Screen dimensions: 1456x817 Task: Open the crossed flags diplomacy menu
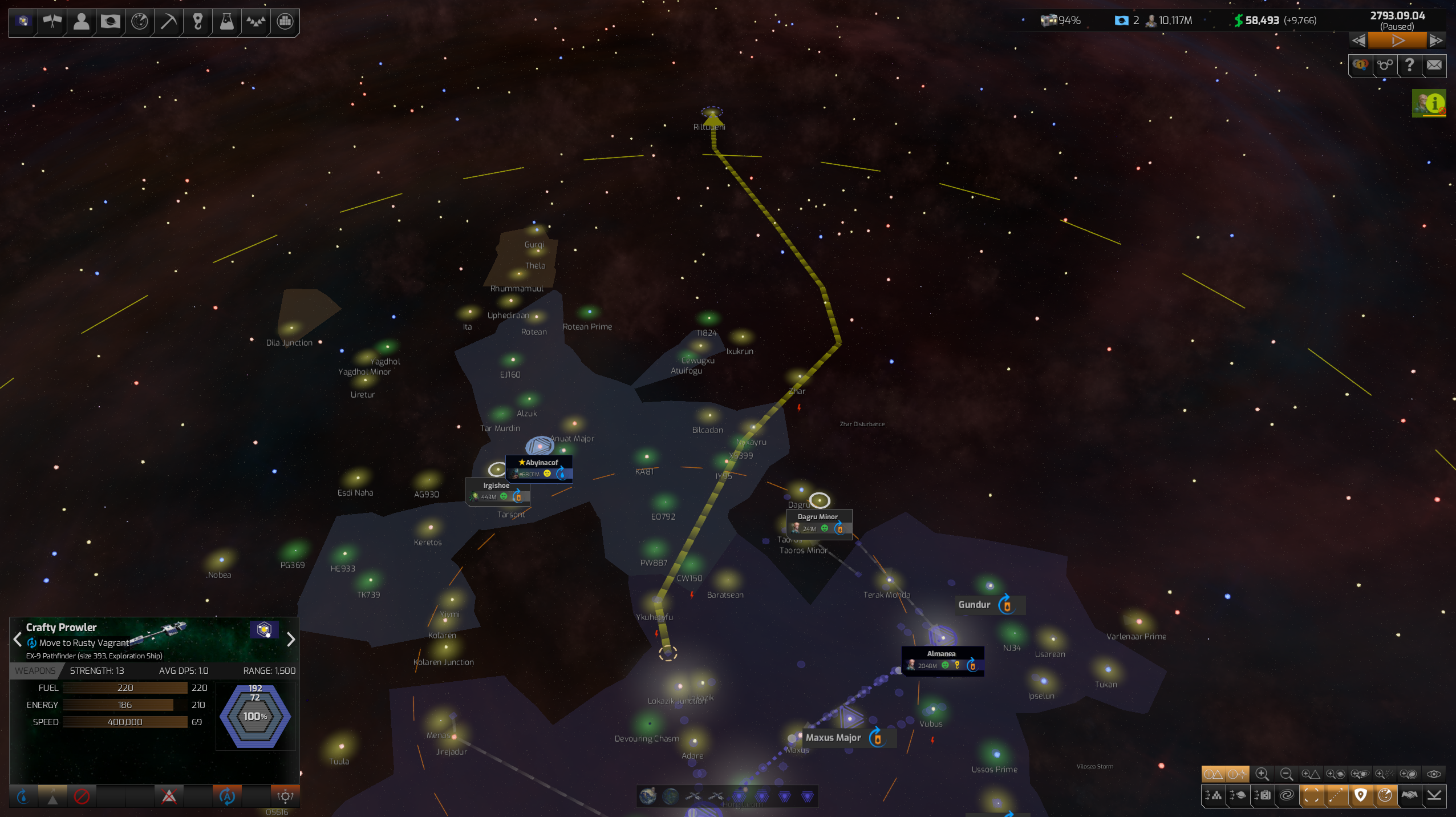[x=52, y=22]
